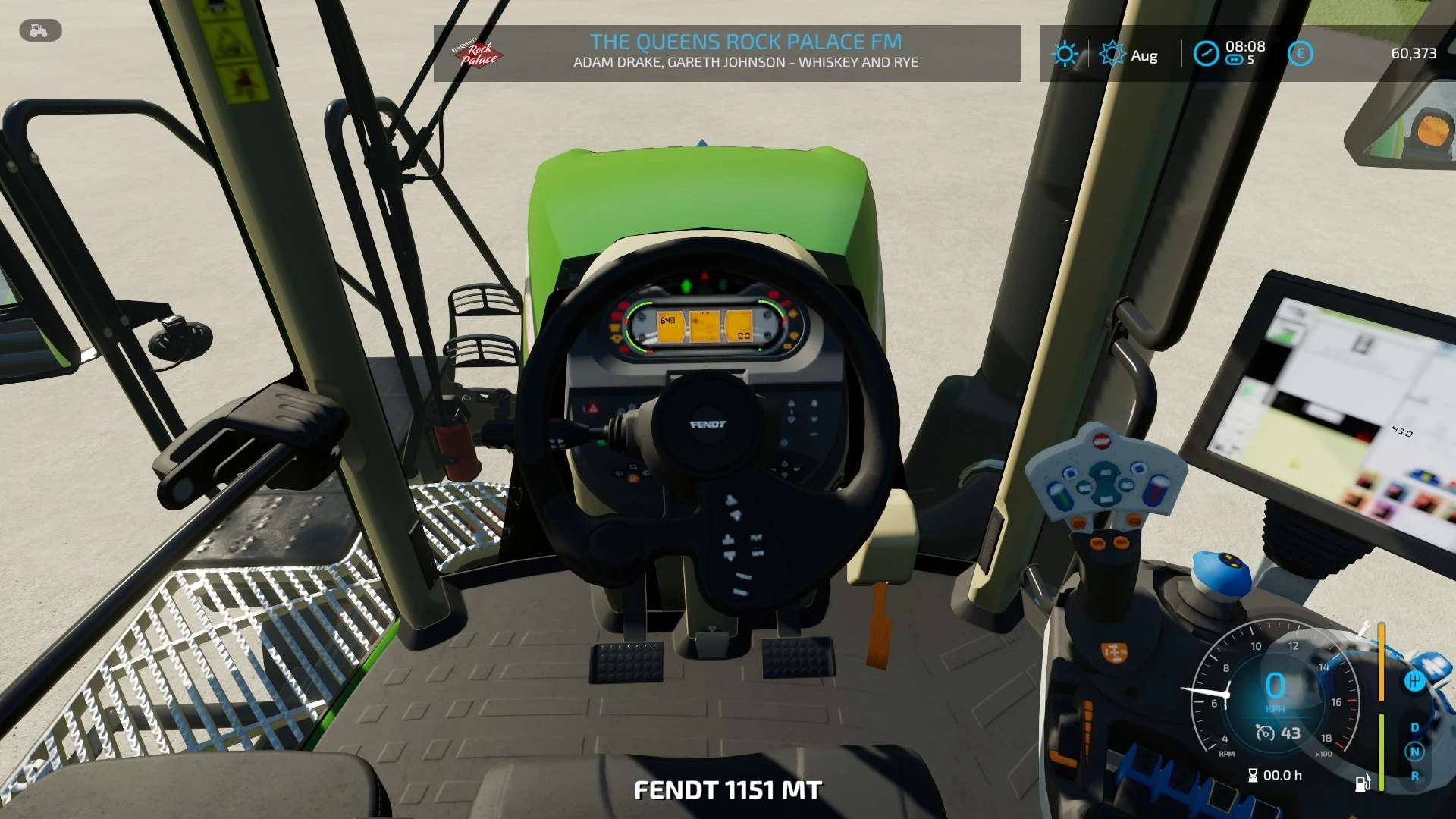Open the euro money icon
This screenshot has width=1456, height=819.
1300,54
